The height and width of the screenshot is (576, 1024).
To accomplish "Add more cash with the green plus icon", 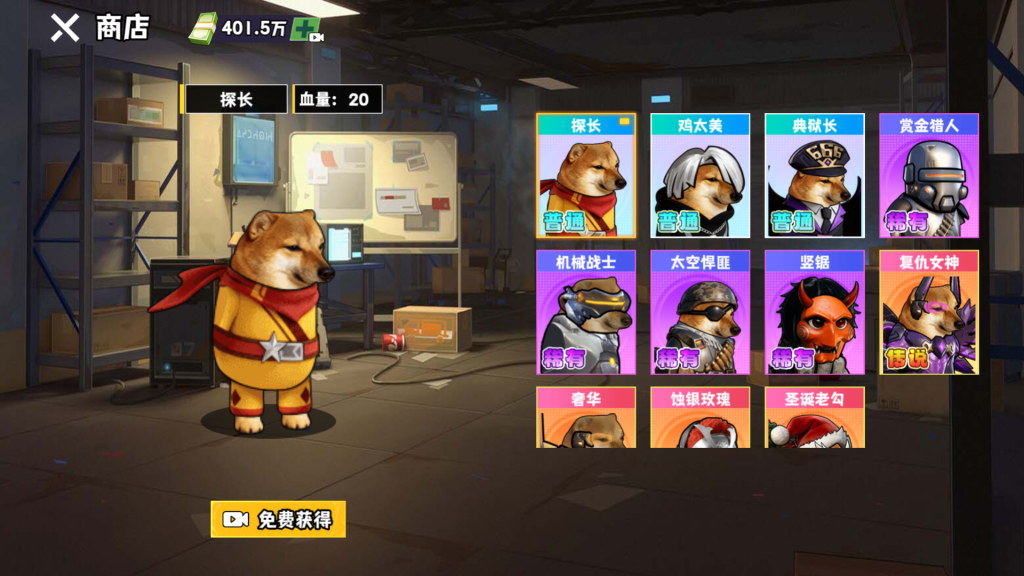I will coord(305,30).
